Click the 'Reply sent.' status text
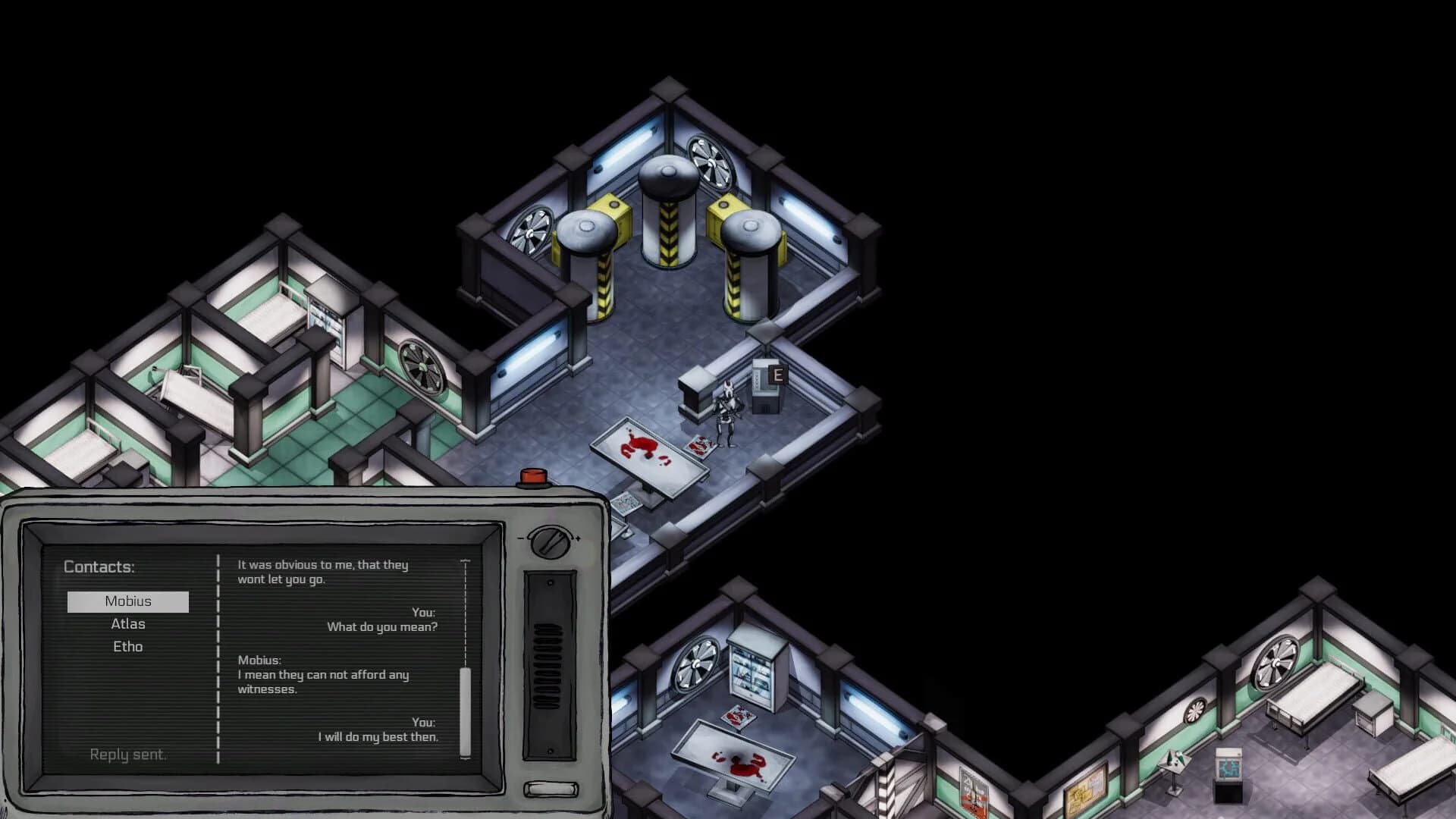Image resolution: width=1456 pixels, height=819 pixels. point(127,754)
